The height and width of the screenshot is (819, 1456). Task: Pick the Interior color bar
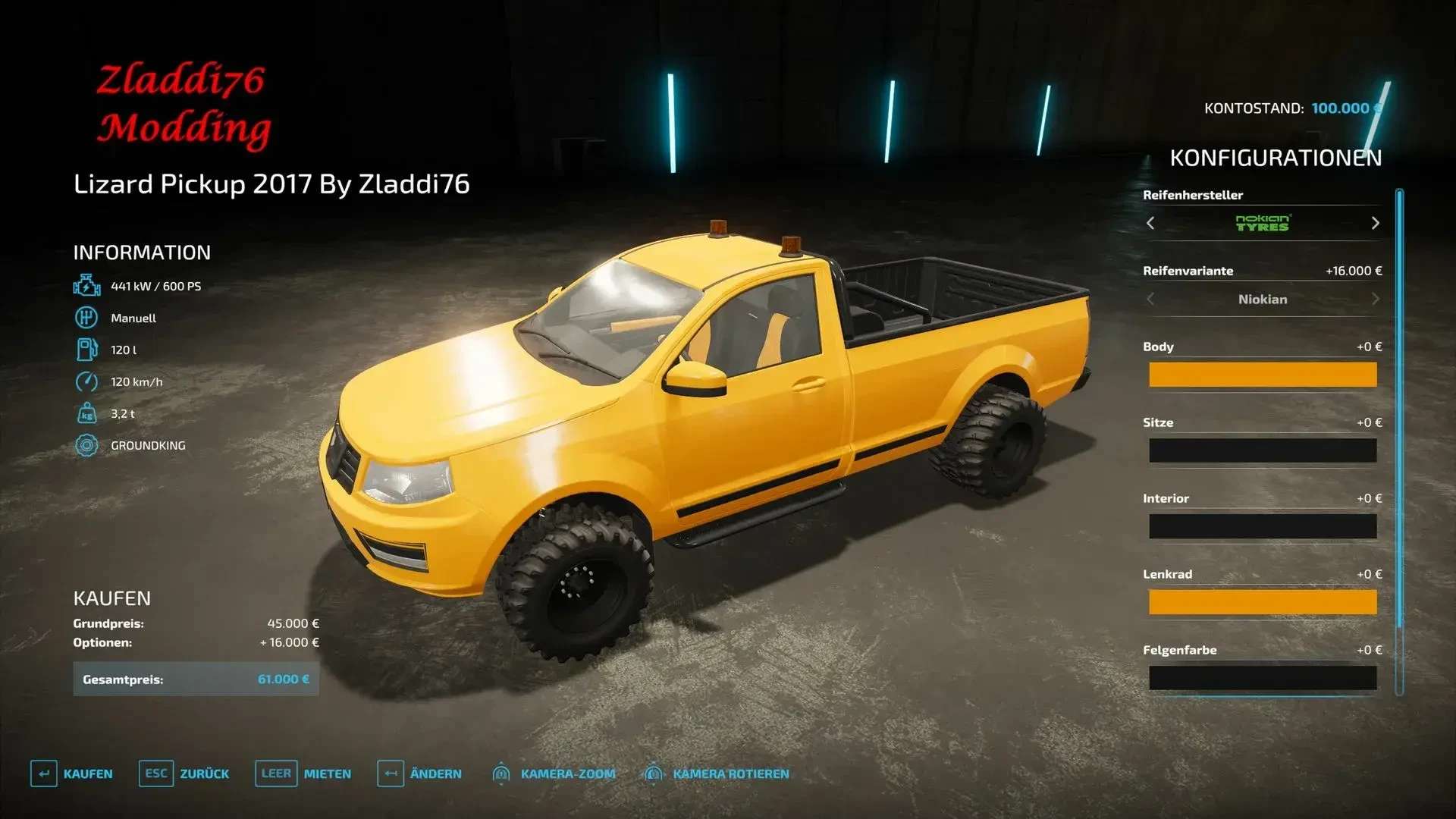tap(1262, 526)
